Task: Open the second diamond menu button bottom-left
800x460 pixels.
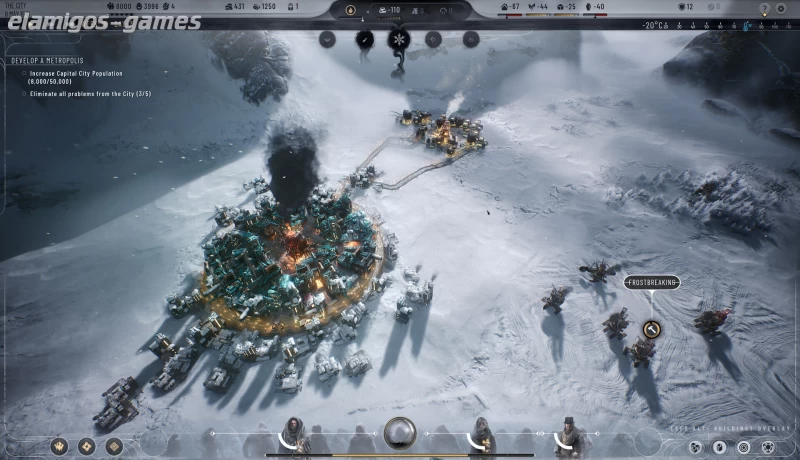Action: 86,446
